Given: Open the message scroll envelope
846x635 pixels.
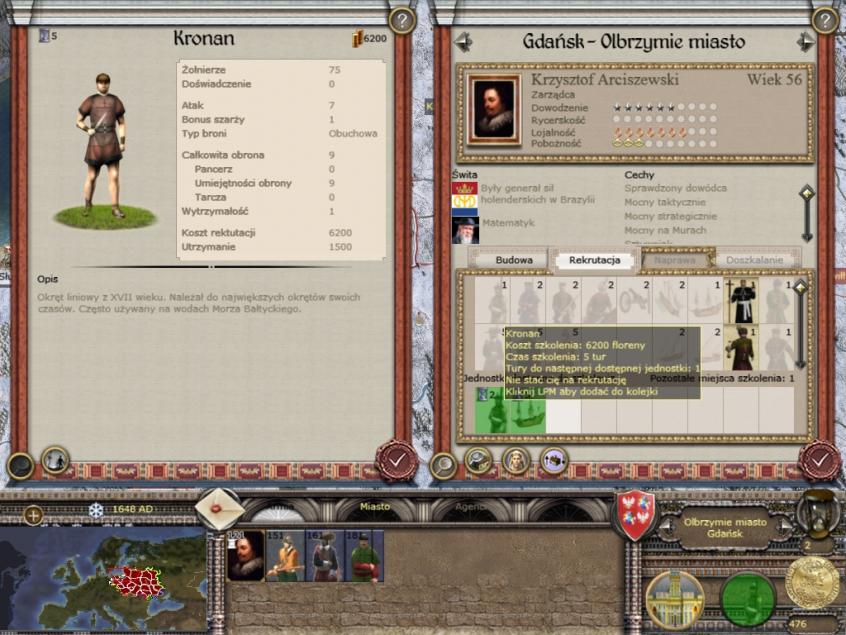Looking at the screenshot, I should 219,509.
